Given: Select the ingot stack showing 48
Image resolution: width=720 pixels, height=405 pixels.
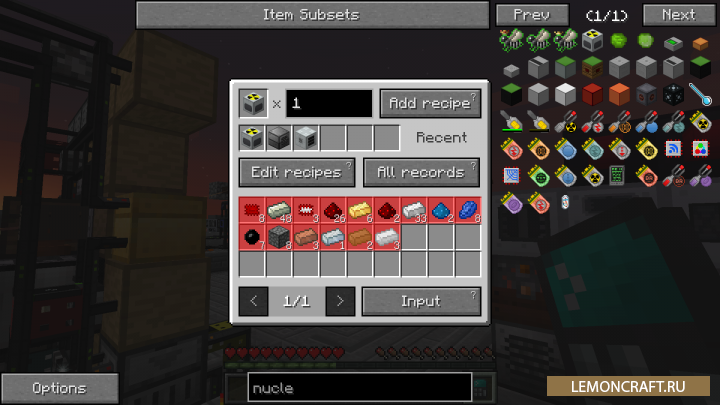Looking at the screenshot, I should click(x=279, y=211).
